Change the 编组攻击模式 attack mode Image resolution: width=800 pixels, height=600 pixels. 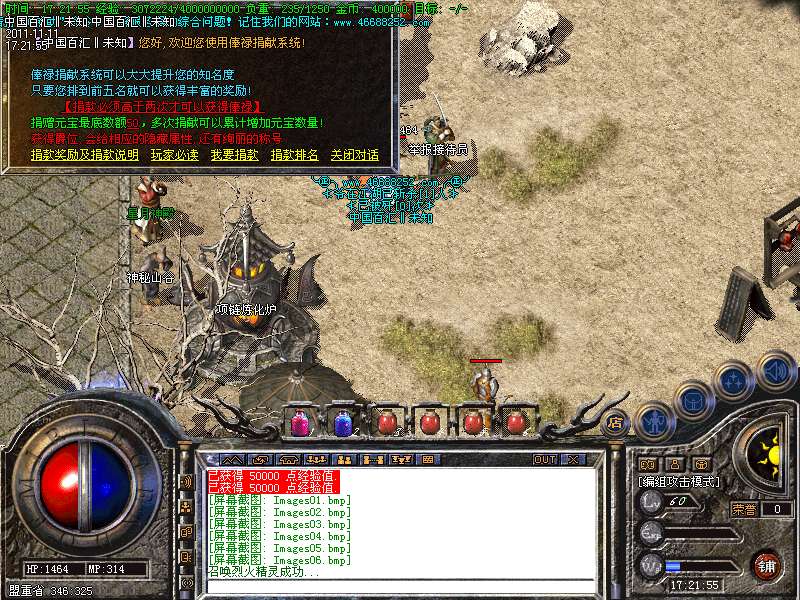tap(680, 481)
